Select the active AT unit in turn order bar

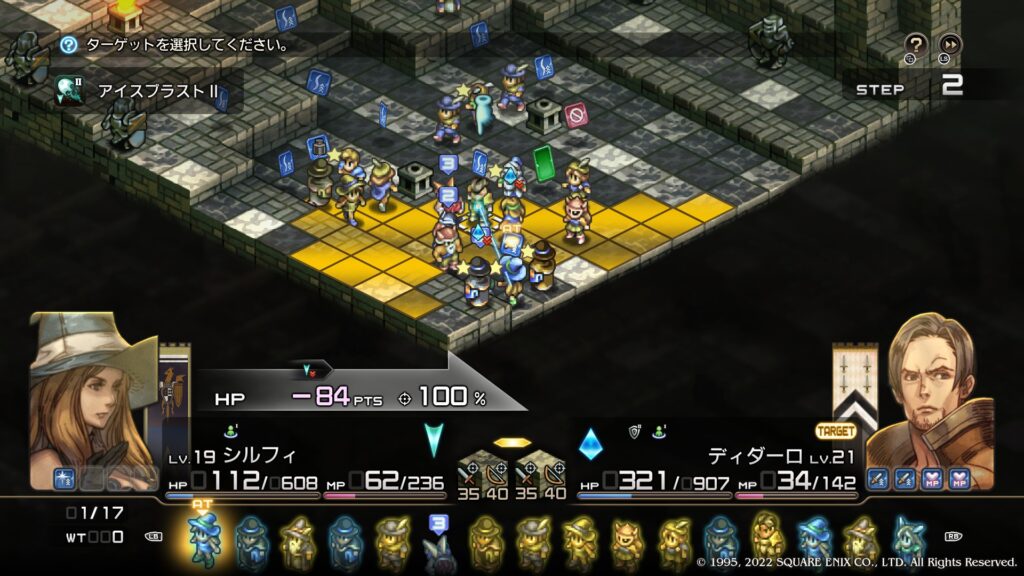[202, 538]
